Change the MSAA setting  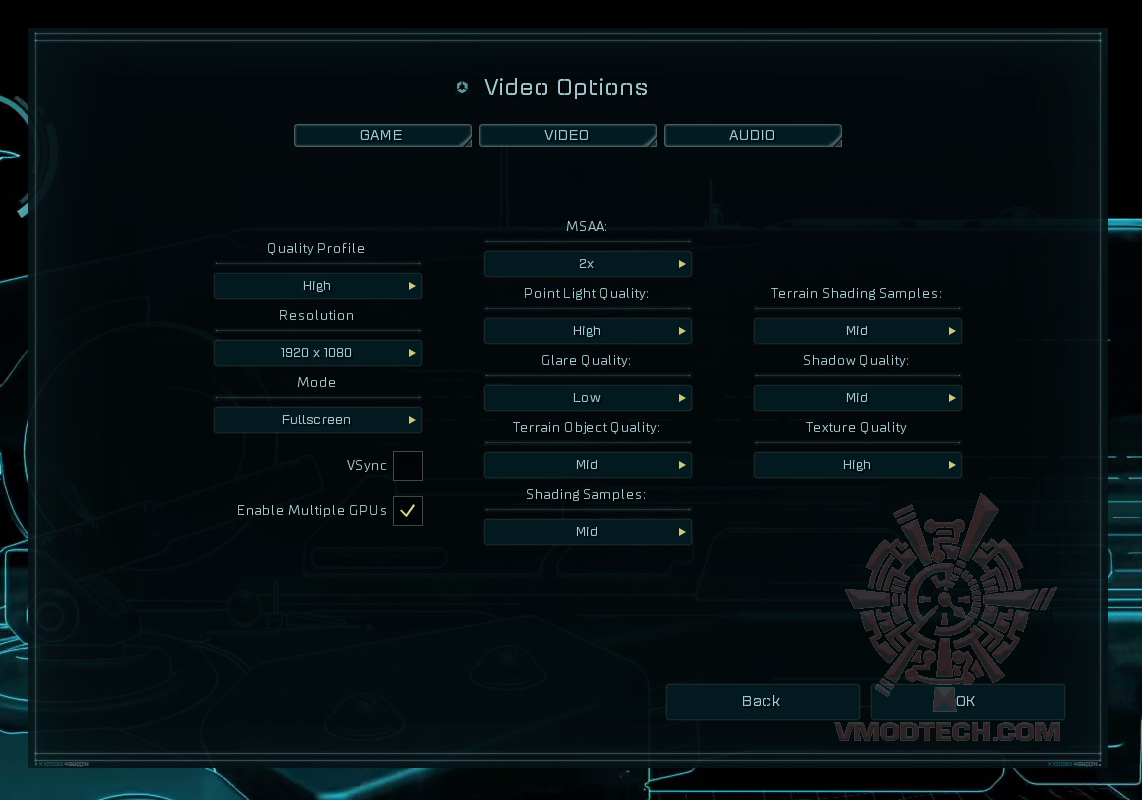588,264
